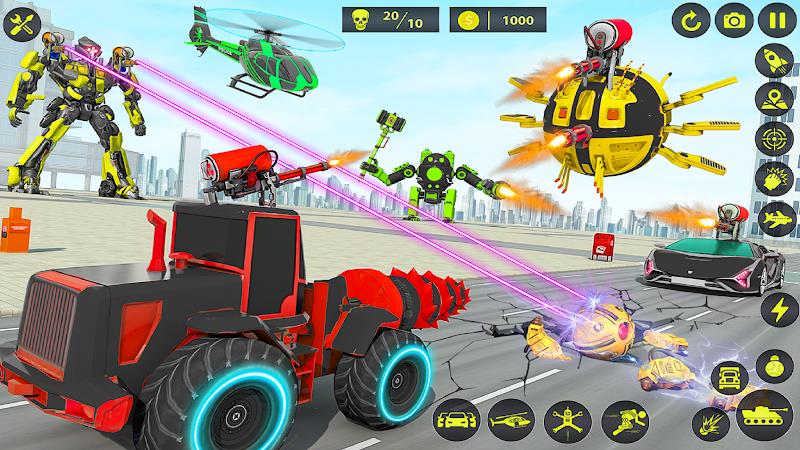The height and width of the screenshot is (450, 800).
Task: Pause the game
Action: click(777, 19)
